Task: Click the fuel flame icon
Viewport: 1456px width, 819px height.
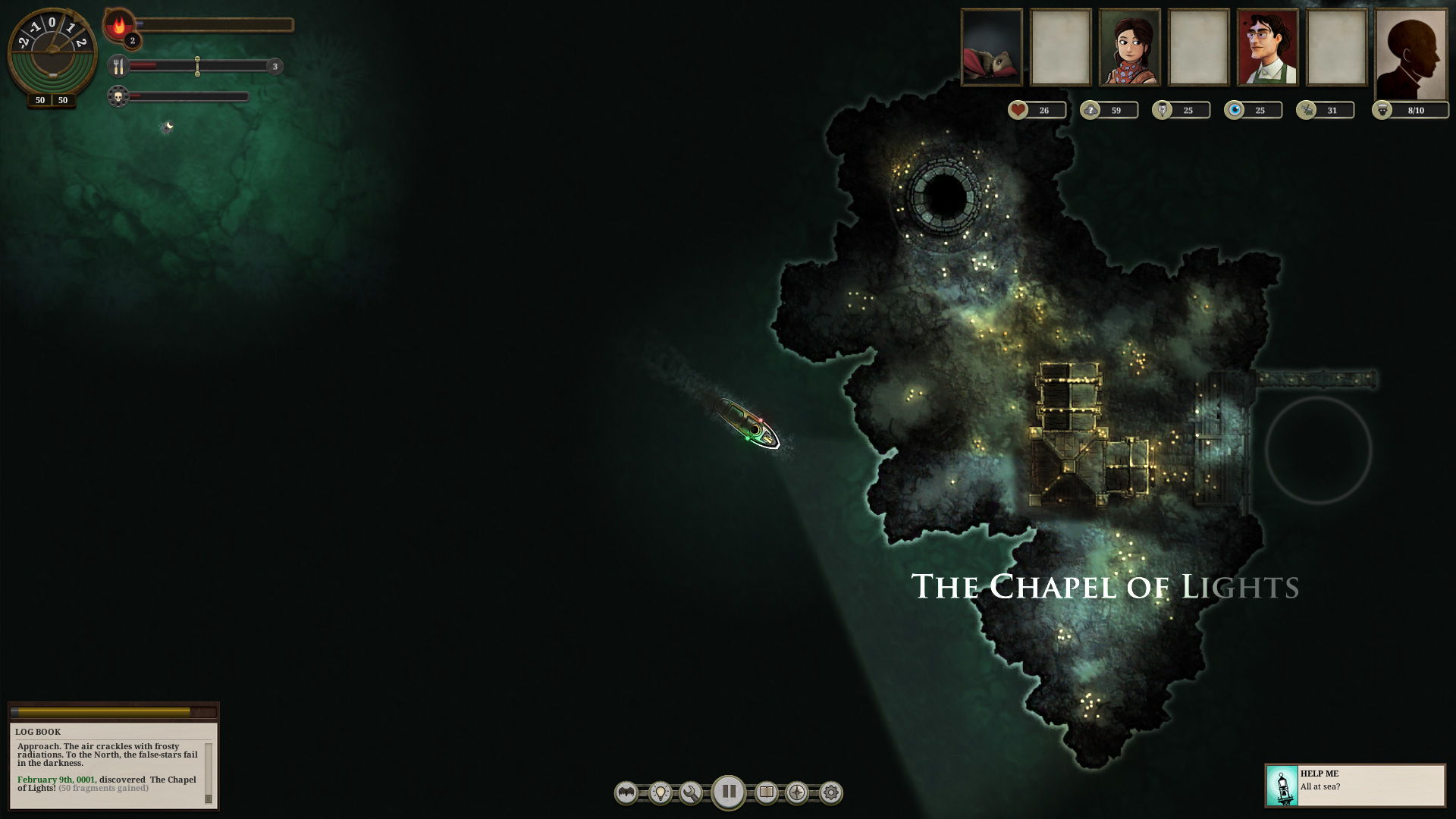Action: [x=121, y=25]
